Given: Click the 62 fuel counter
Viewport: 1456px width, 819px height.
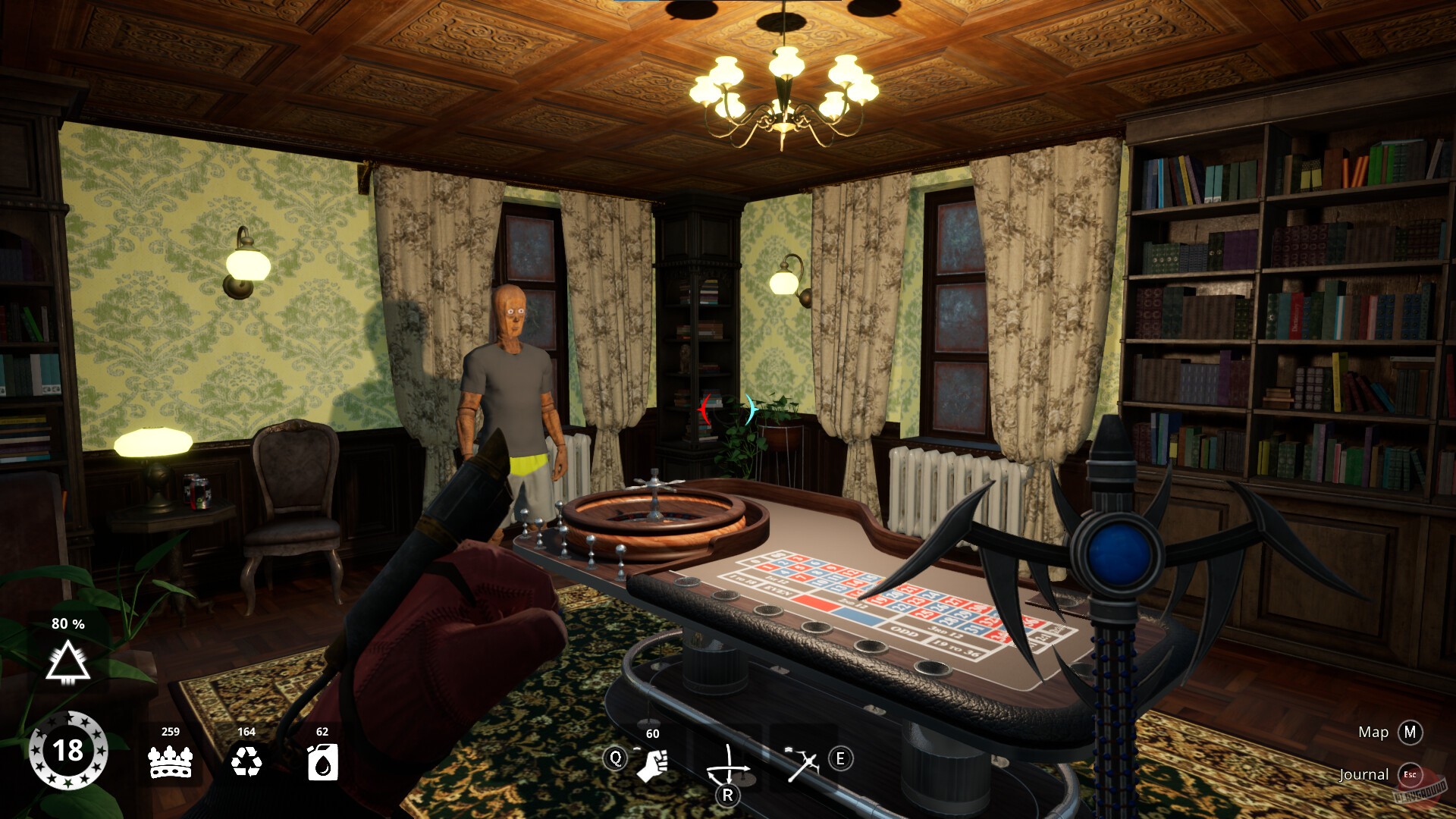Looking at the screenshot, I should [x=322, y=733].
